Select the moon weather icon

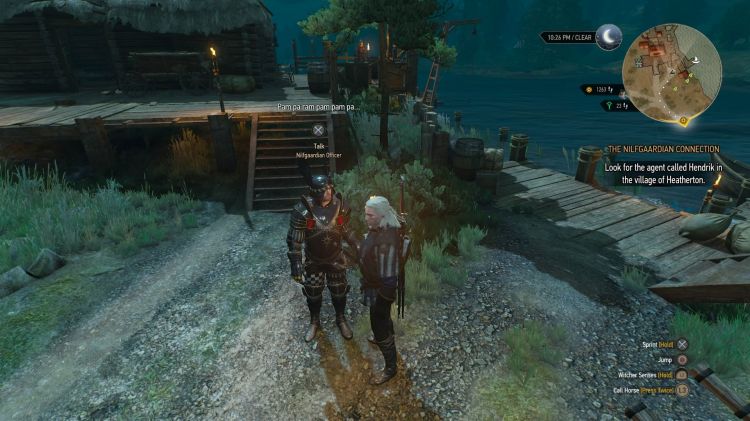click(x=608, y=38)
